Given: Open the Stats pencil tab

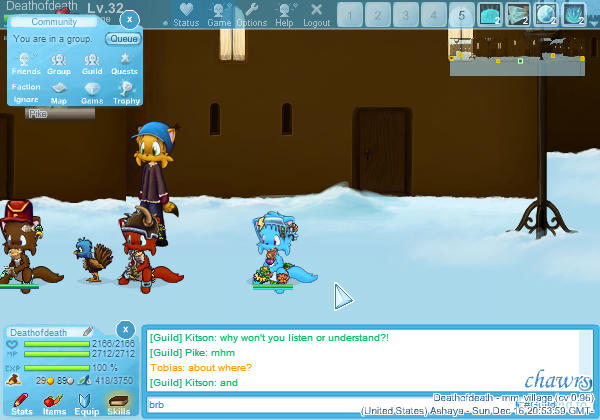Looking at the screenshot, I should [22, 404].
